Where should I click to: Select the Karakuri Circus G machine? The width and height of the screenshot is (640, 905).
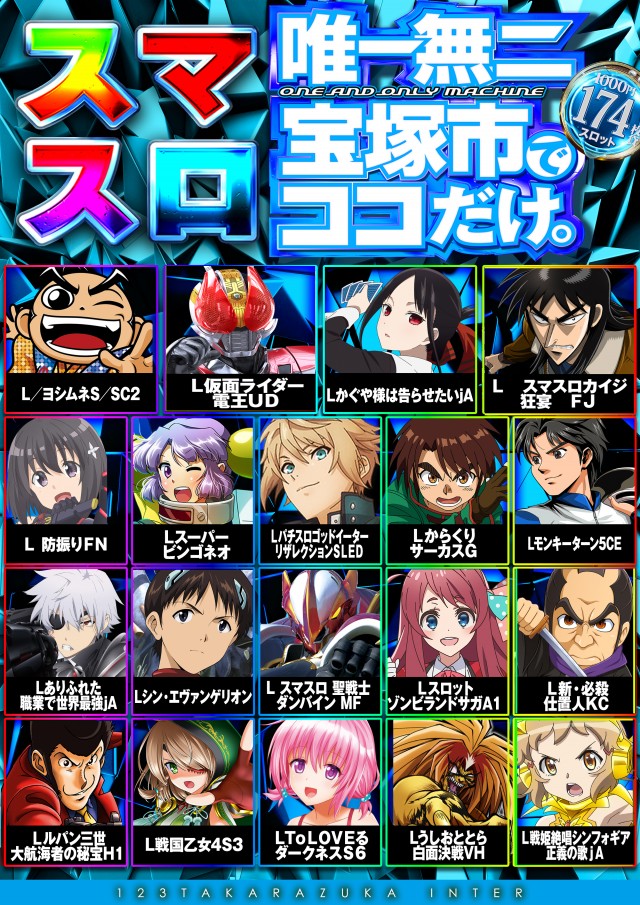point(448,491)
